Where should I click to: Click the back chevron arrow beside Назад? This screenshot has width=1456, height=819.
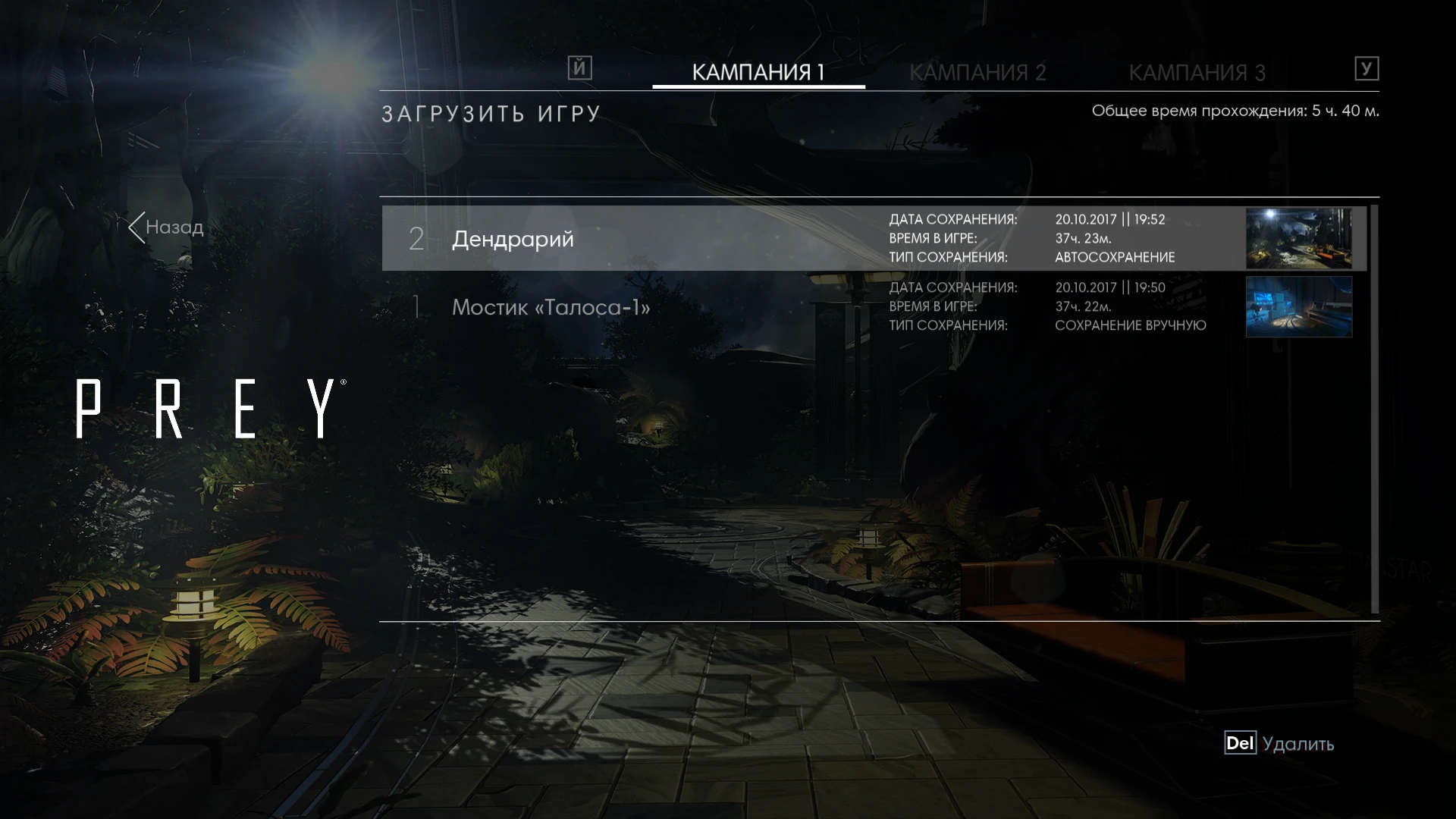point(138,227)
